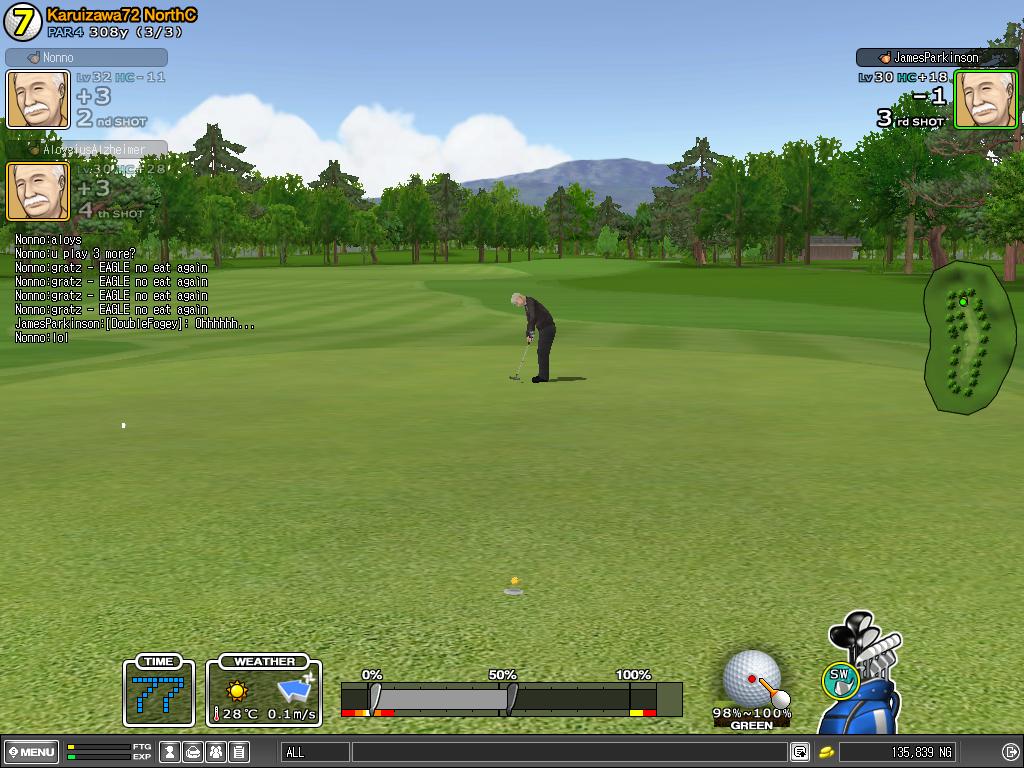This screenshot has height=768, width=1024.
Task: Open the item box icon in bottom bar
Action: click(194, 752)
